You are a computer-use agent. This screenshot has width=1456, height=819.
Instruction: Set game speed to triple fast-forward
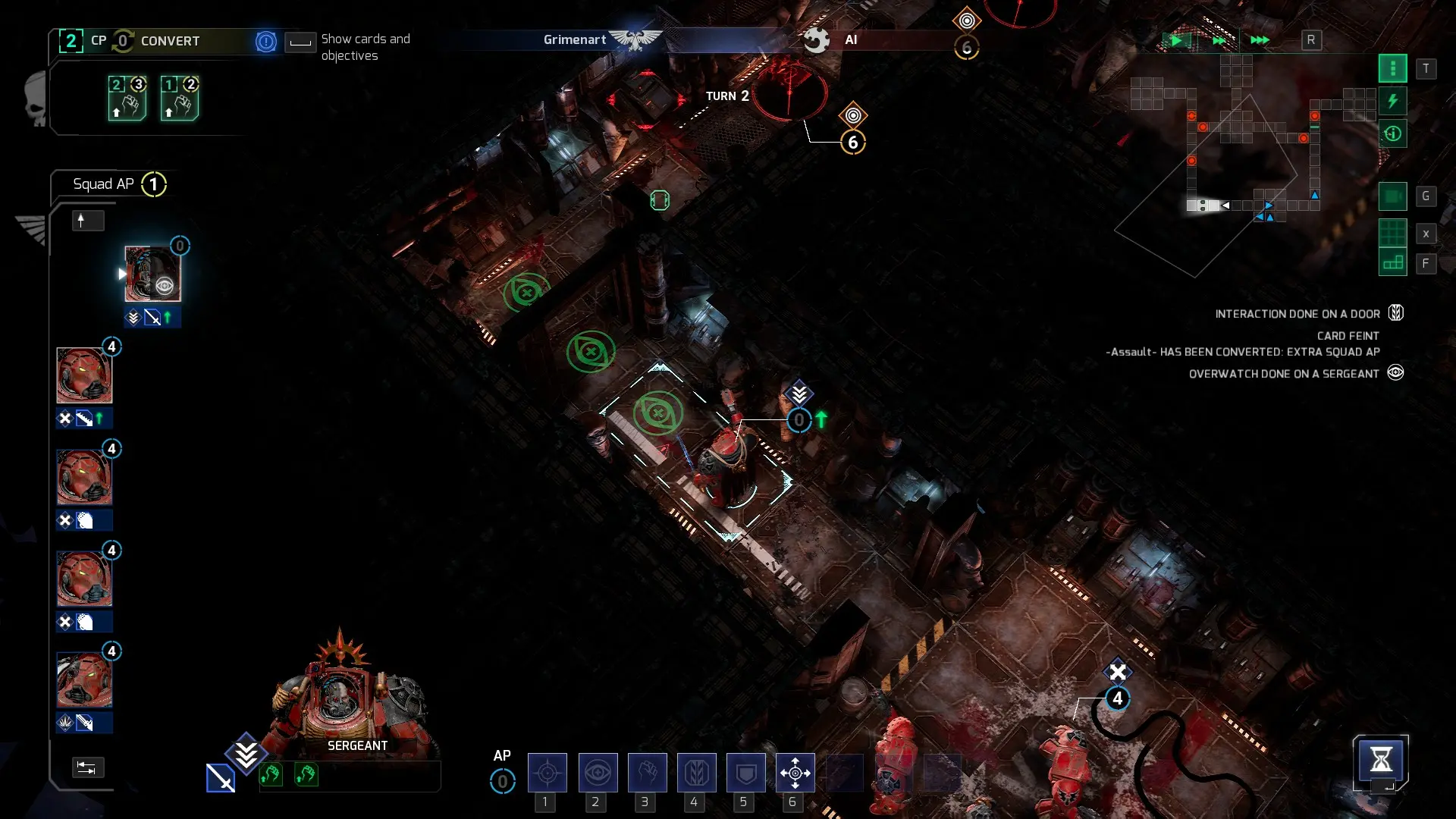(x=1260, y=40)
